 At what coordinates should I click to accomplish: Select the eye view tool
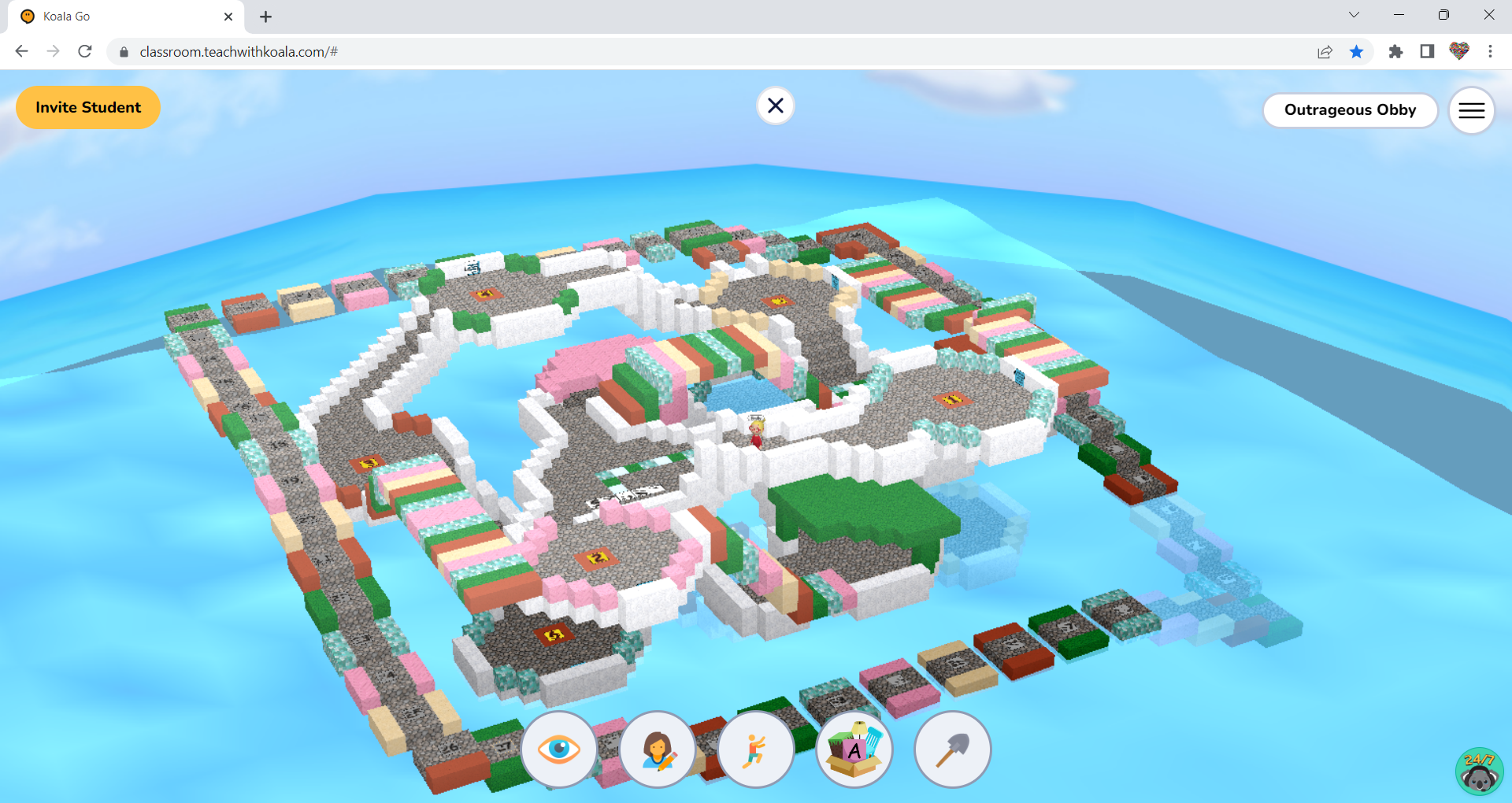click(559, 749)
